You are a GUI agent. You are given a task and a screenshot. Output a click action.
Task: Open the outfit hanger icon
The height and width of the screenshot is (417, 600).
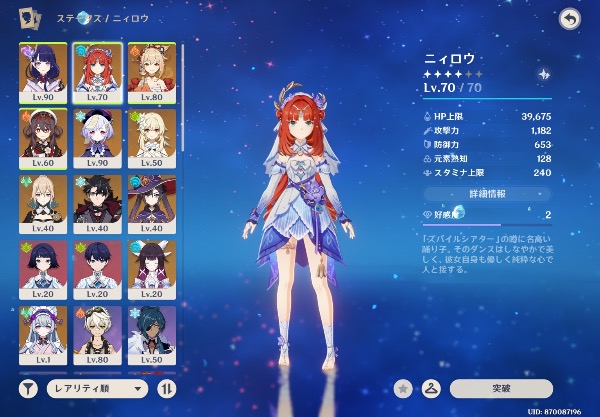pyautogui.click(x=434, y=388)
